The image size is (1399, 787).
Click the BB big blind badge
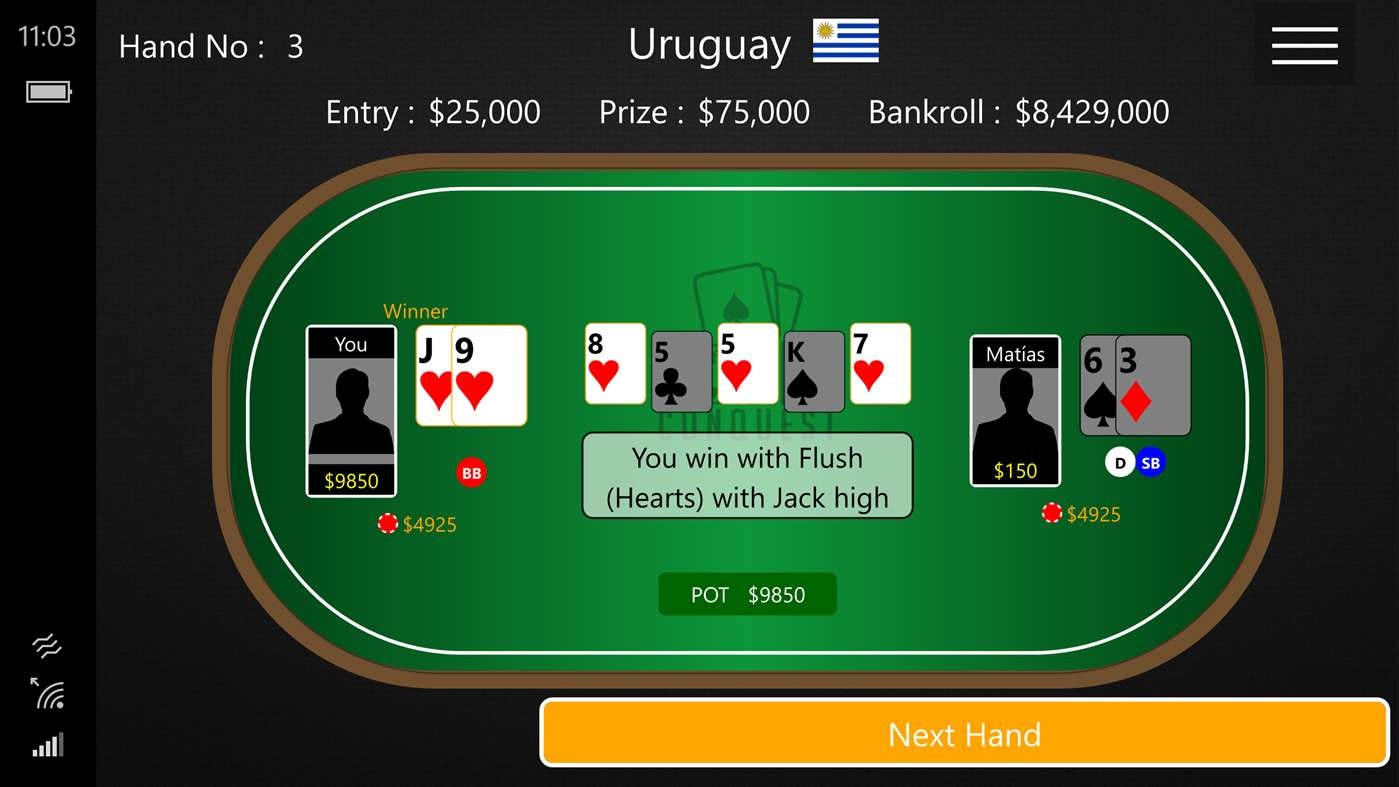point(471,472)
